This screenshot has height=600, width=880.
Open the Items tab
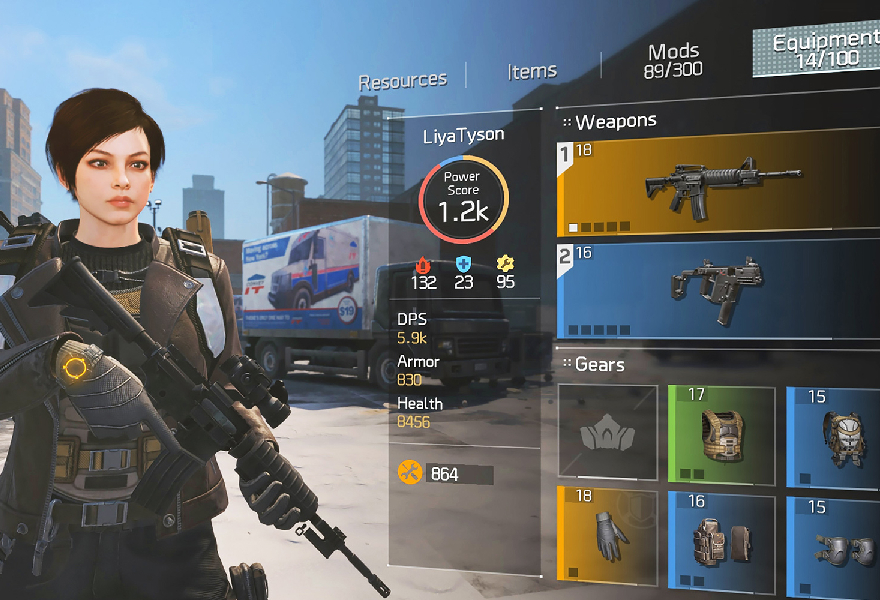pyautogui.click(x=532, y=71)
